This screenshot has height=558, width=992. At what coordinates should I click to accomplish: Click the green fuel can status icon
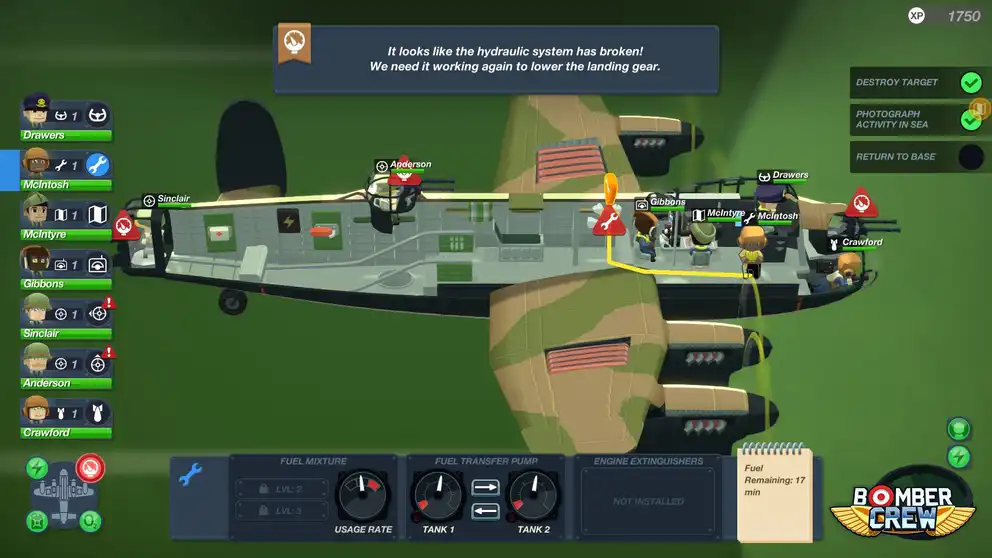tap(37, 520)
